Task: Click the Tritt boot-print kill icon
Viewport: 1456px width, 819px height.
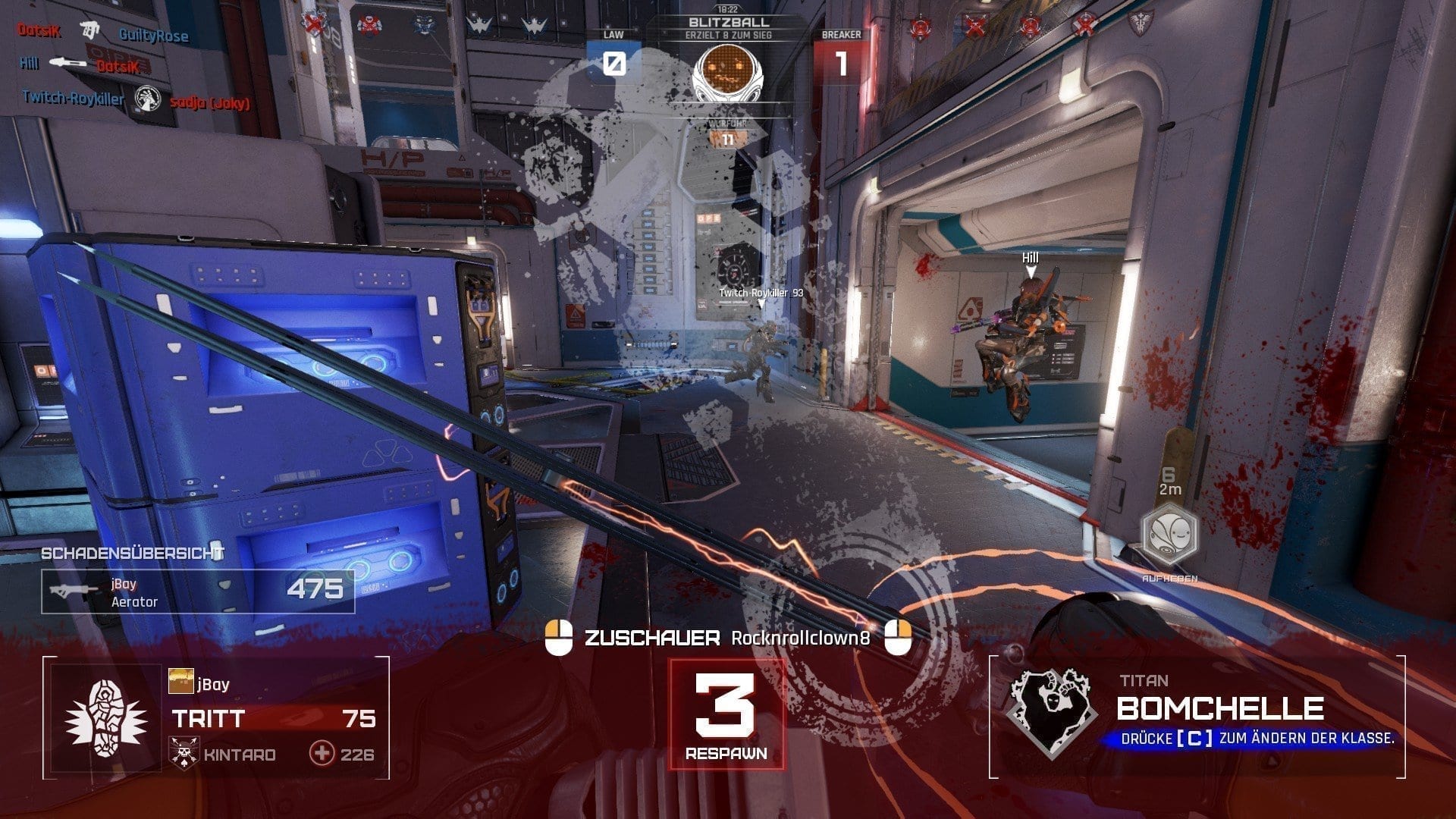Action: click(106, 717)
